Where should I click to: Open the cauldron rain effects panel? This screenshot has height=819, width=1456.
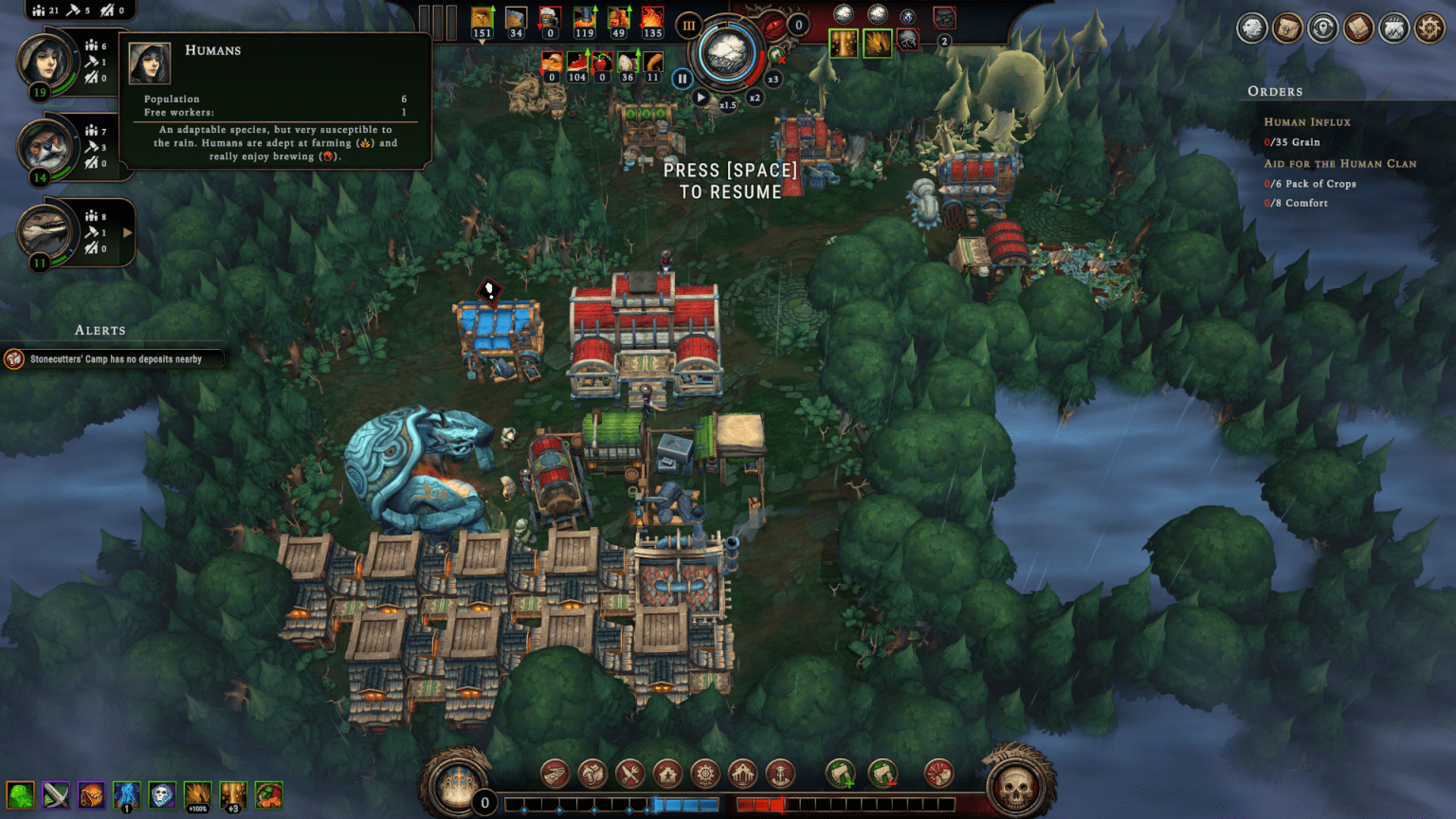click(x=1395, y=28)
